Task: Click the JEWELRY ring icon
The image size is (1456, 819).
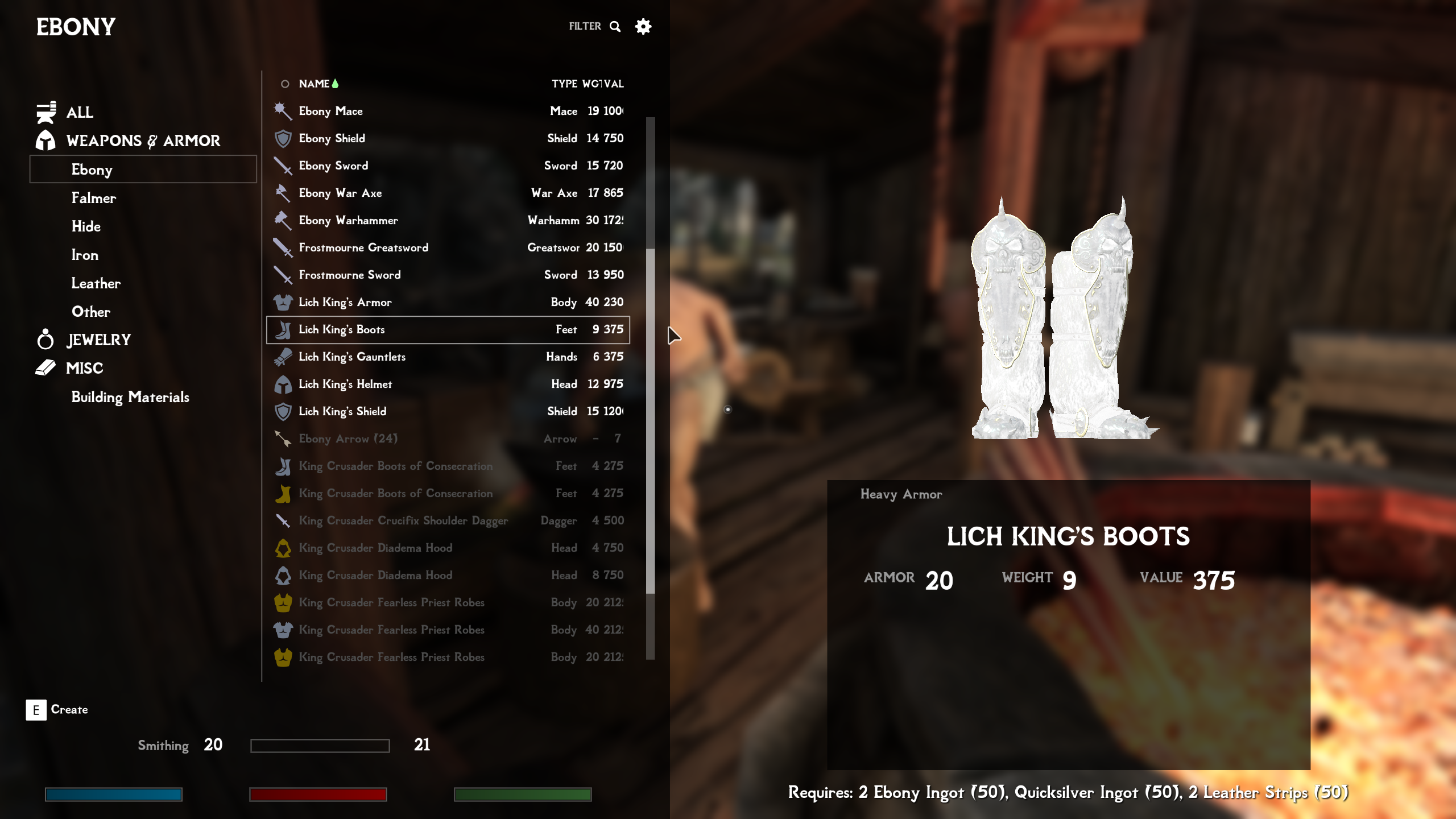Action: pyautogui.click(x=45, y=340)
